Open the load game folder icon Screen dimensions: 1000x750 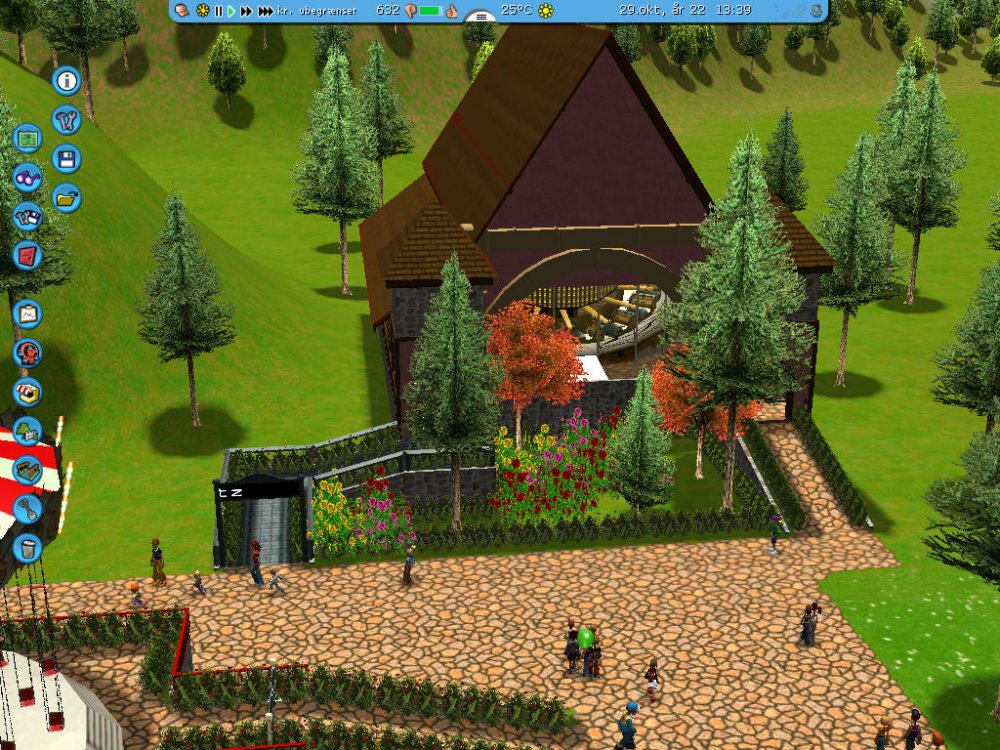[67, 198]
